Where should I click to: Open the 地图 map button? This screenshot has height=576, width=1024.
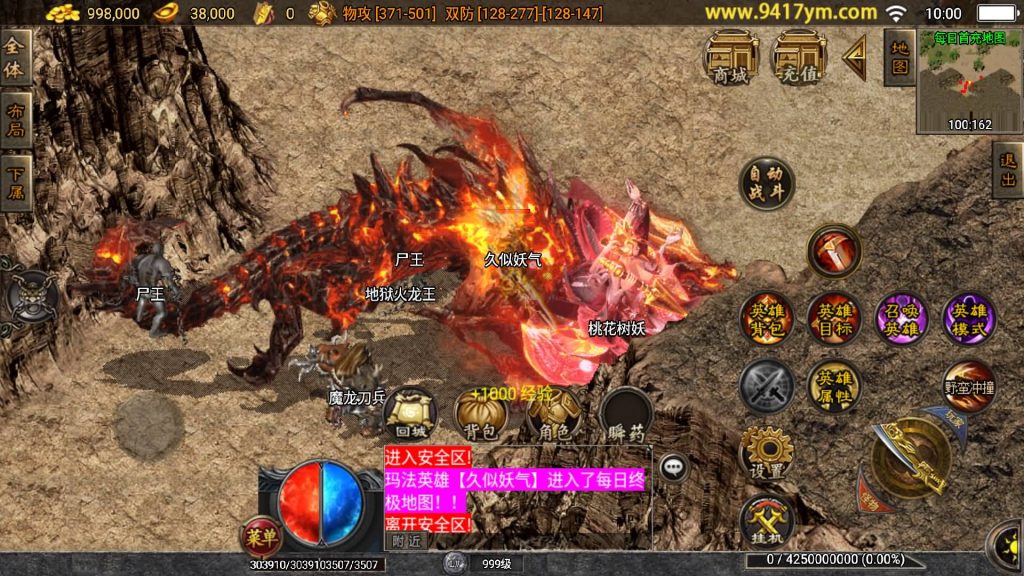point(900,57)
